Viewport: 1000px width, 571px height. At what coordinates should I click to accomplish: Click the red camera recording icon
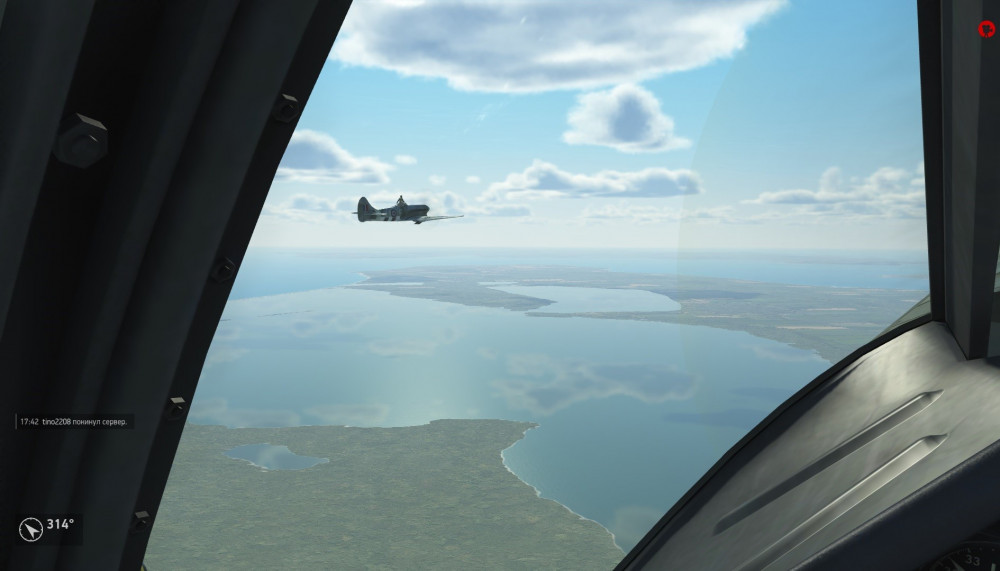click(x=986, y=29)
